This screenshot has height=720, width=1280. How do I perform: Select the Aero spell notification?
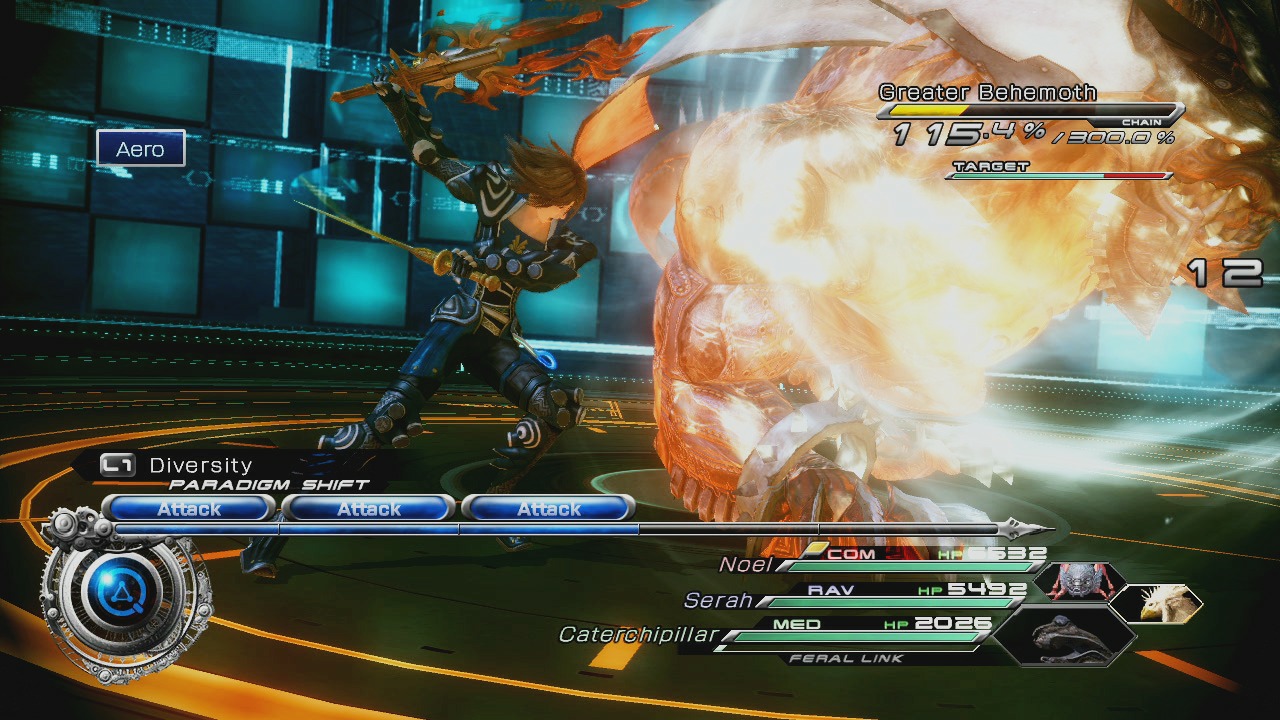point(141,149)
